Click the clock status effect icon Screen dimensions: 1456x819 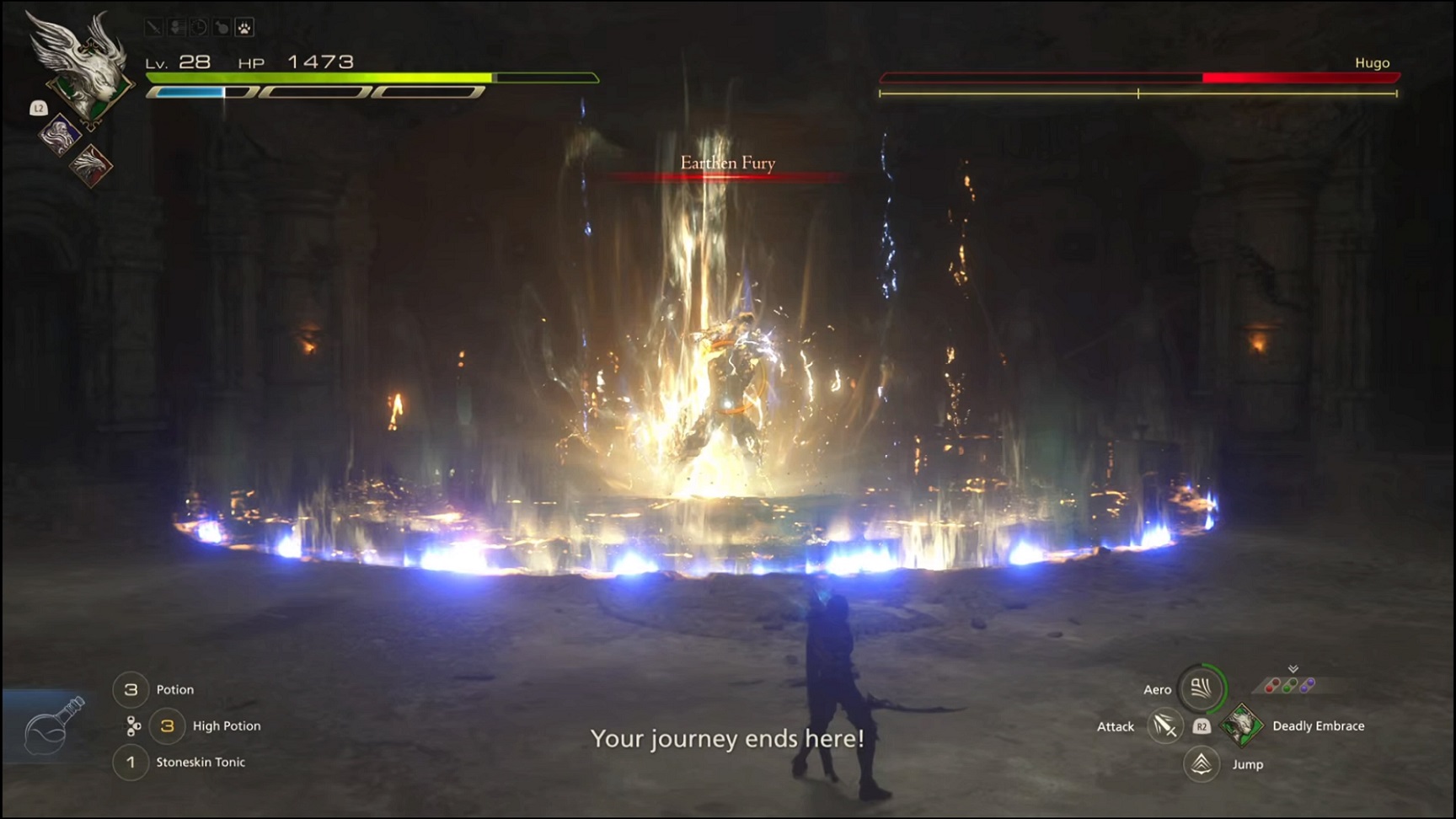pos(200,28)
